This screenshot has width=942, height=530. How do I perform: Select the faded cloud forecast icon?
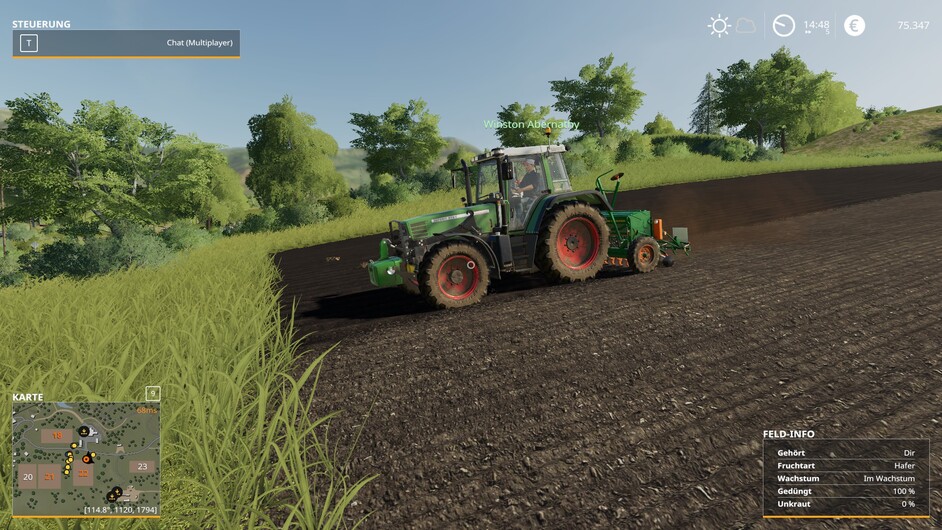coord(746,26)
